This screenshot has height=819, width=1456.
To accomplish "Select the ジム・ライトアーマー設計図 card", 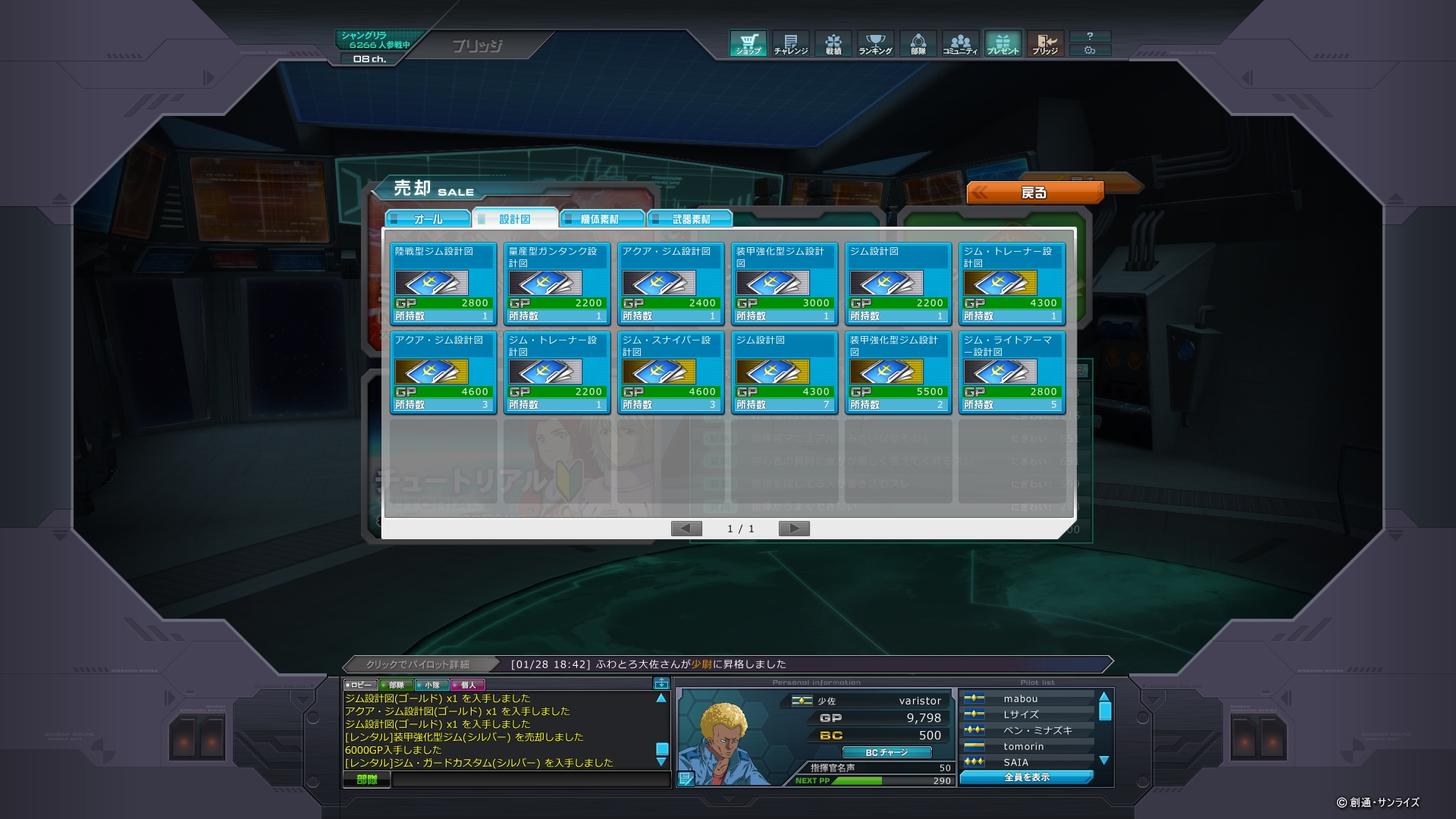I will pyautogui.click(x=1012, y=372).
